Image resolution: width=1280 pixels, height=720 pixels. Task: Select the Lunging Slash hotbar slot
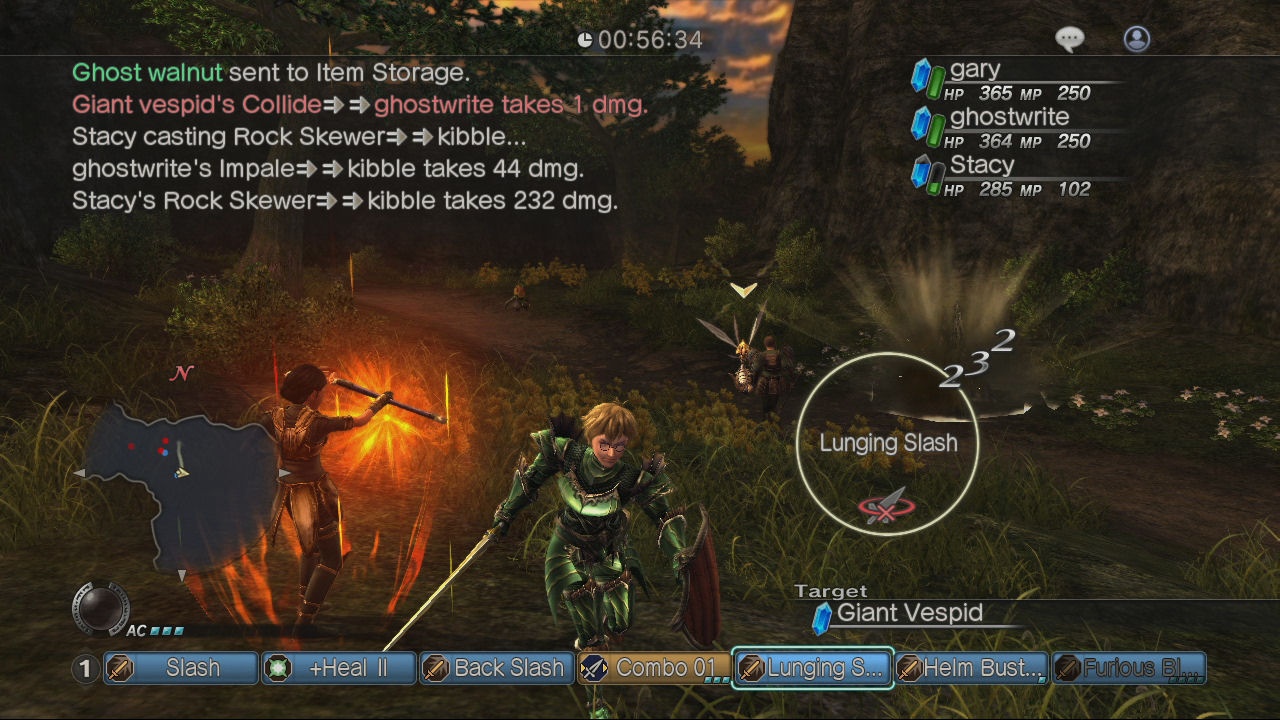pyautogui.click(x=812, y=668)
